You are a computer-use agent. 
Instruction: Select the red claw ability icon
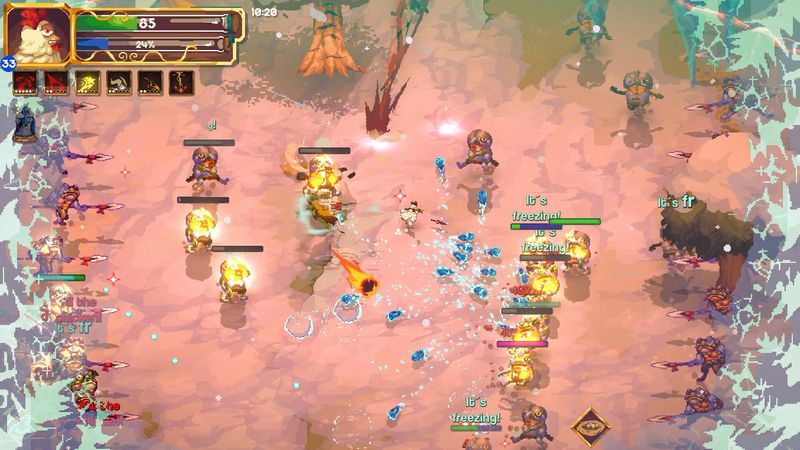tap(27, 82)
